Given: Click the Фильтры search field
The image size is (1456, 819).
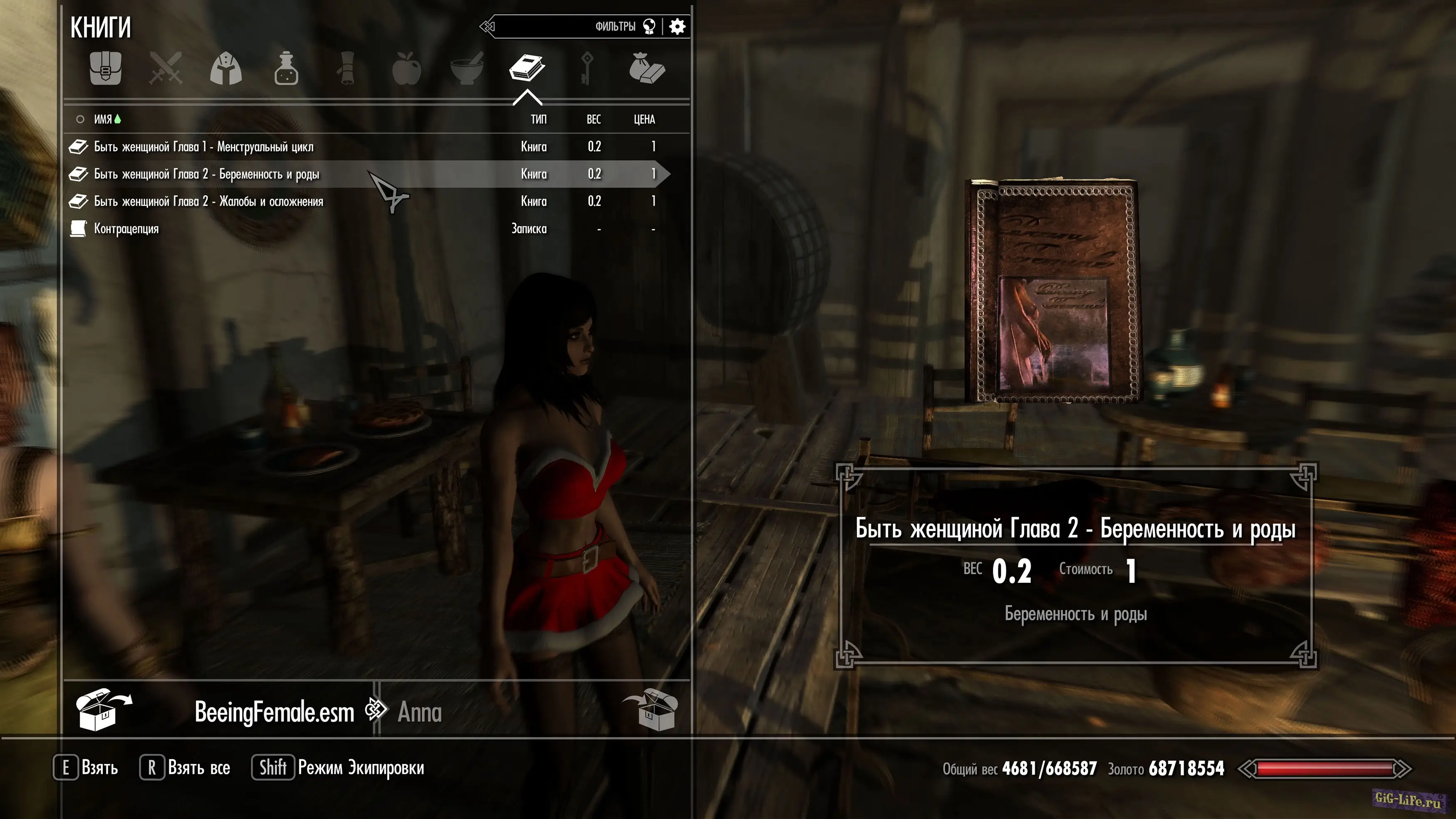Looking at the screenshot, I should 565,27.
